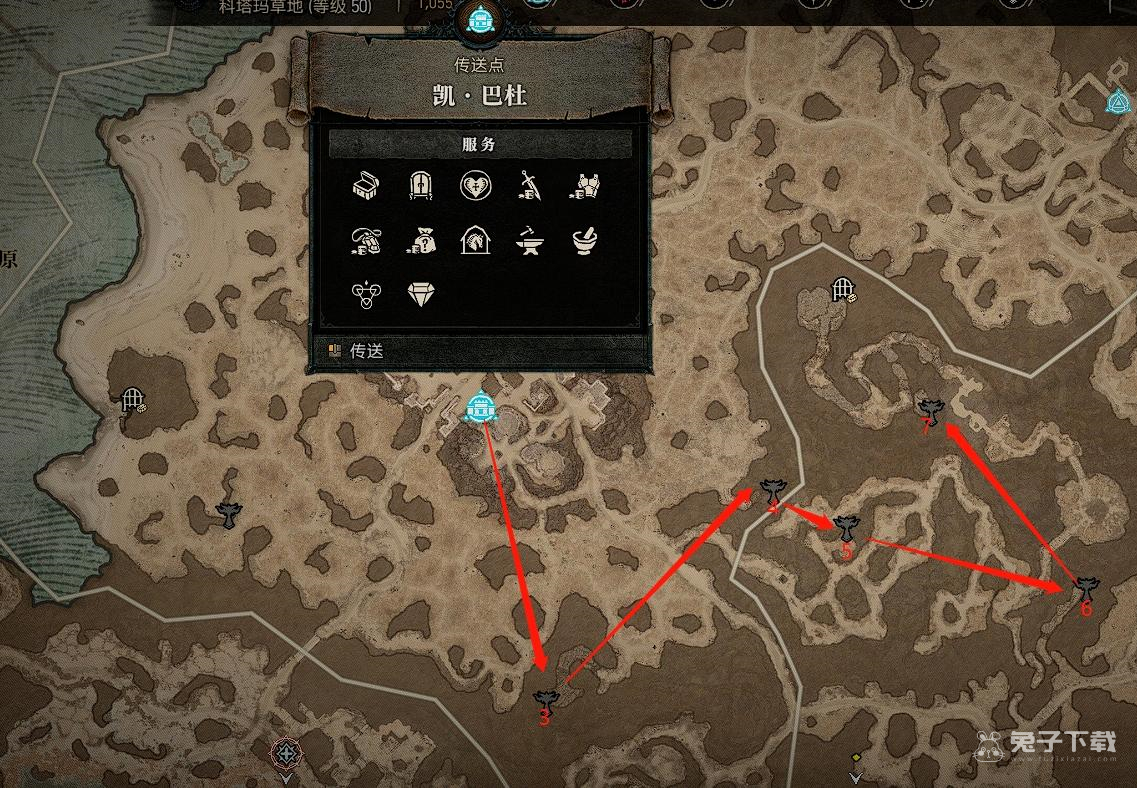The height and width of the screenshot is (788, 1137).
Task: Select the Ked Bardu waypoint marker on map
Action: click(x=483, y=407)
